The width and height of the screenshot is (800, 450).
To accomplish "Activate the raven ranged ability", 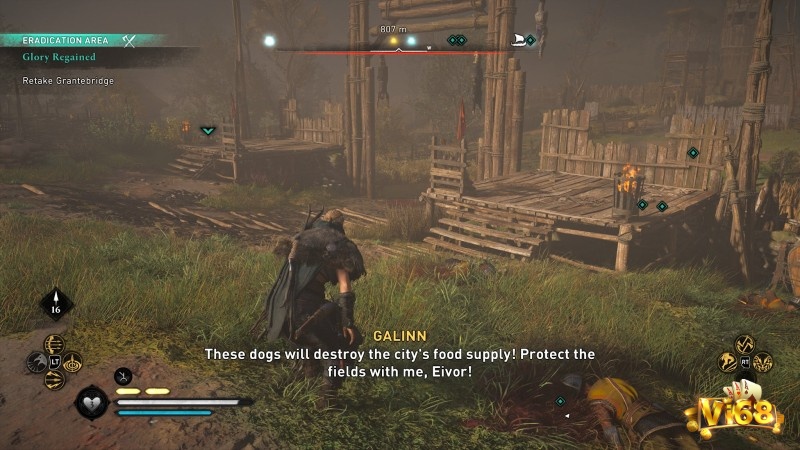I will click(34, 362).
